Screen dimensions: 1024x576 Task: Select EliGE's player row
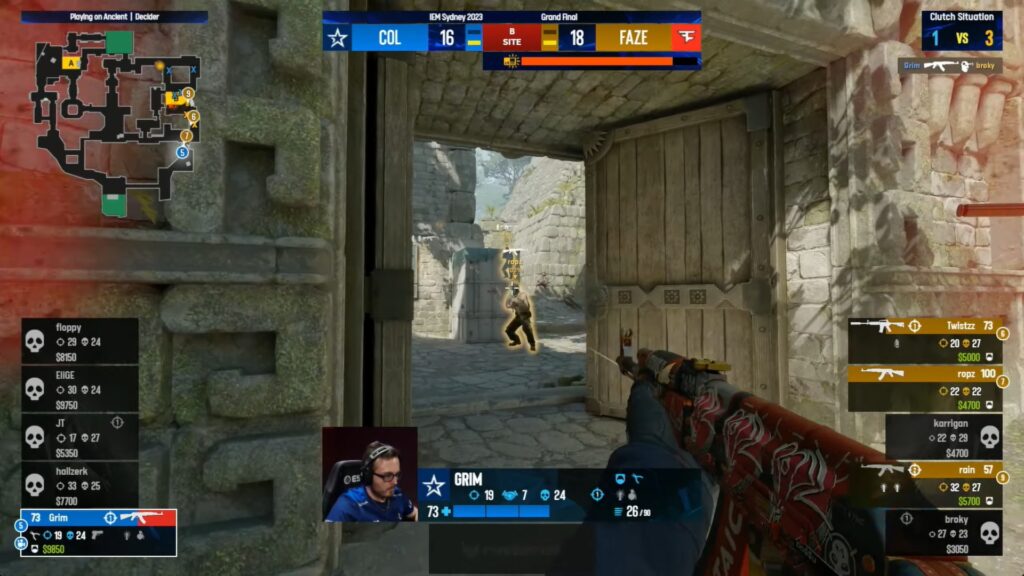[x=80, y=389]
